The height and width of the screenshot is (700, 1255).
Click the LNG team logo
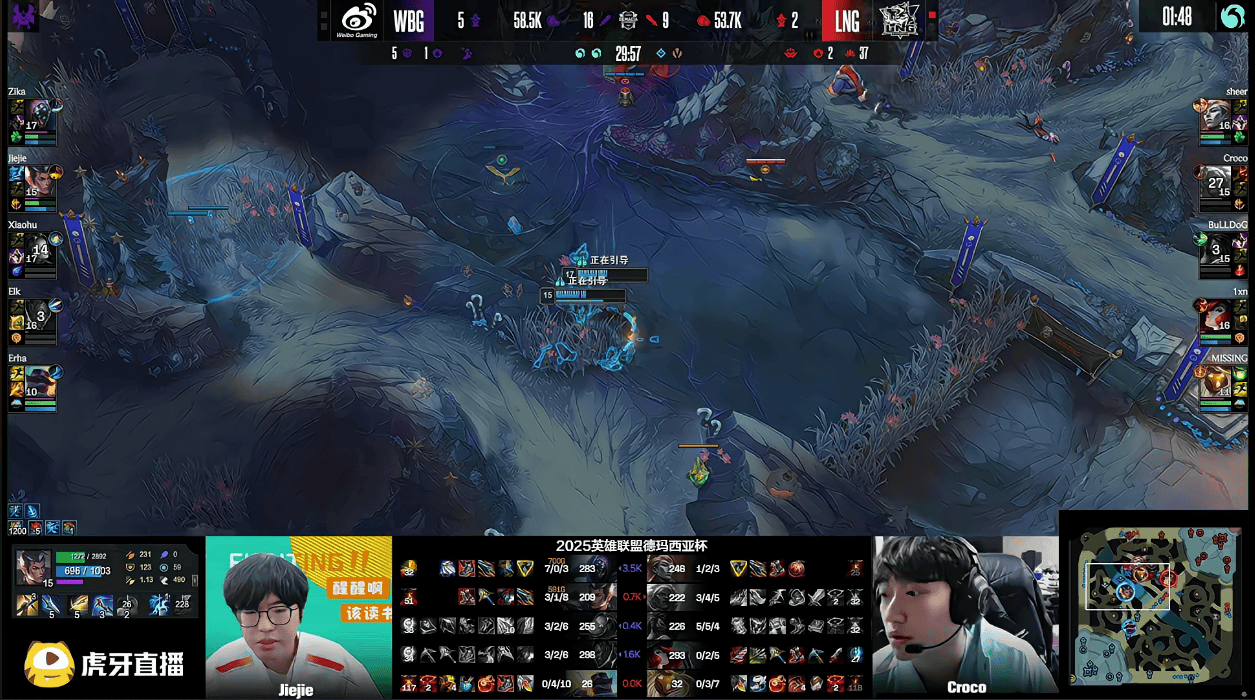tap(898, 20)
